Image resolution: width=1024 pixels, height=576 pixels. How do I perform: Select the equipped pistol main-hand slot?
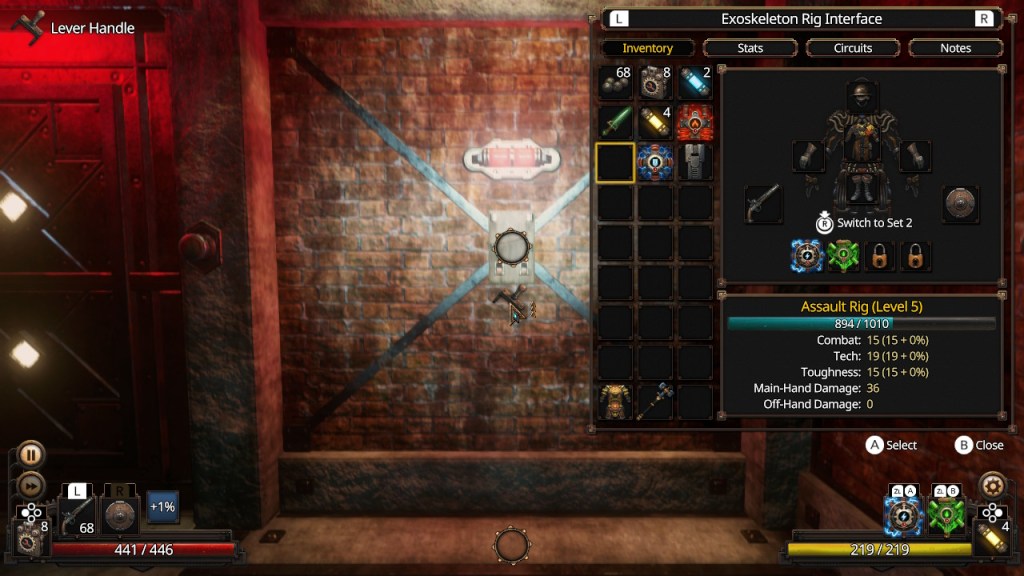click(763, 204)
